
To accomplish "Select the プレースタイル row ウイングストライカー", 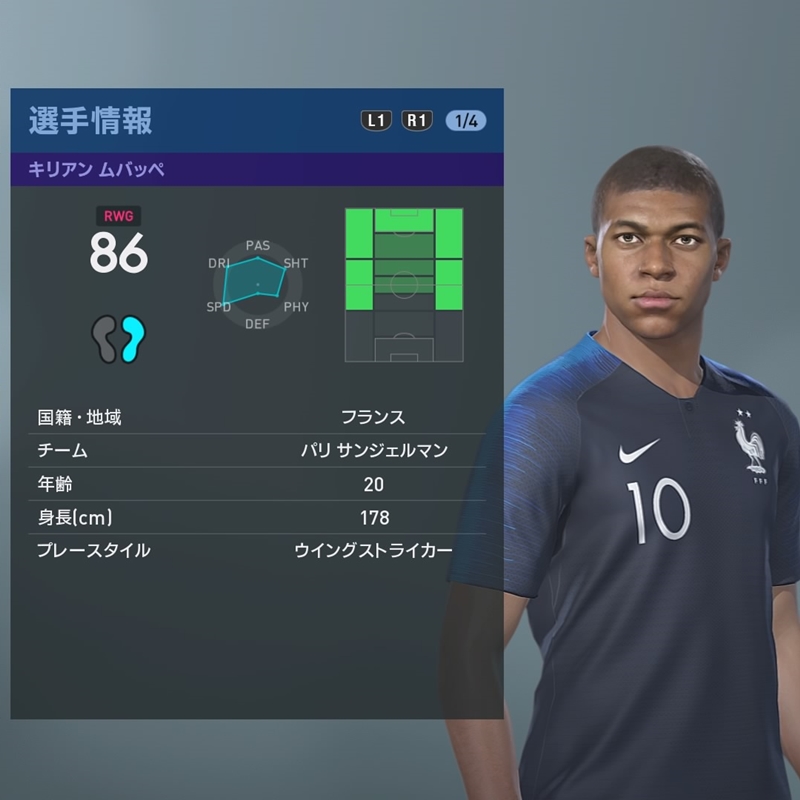I will (x=257, y=550).
